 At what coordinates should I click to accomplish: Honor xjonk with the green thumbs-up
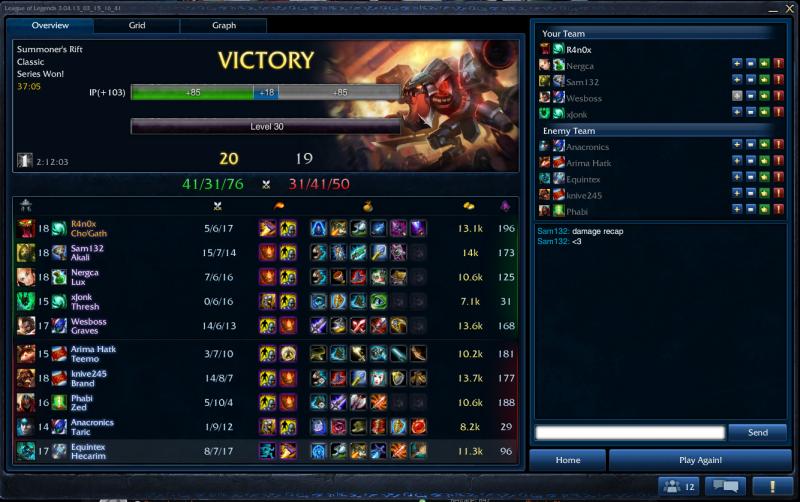(764, 114)
